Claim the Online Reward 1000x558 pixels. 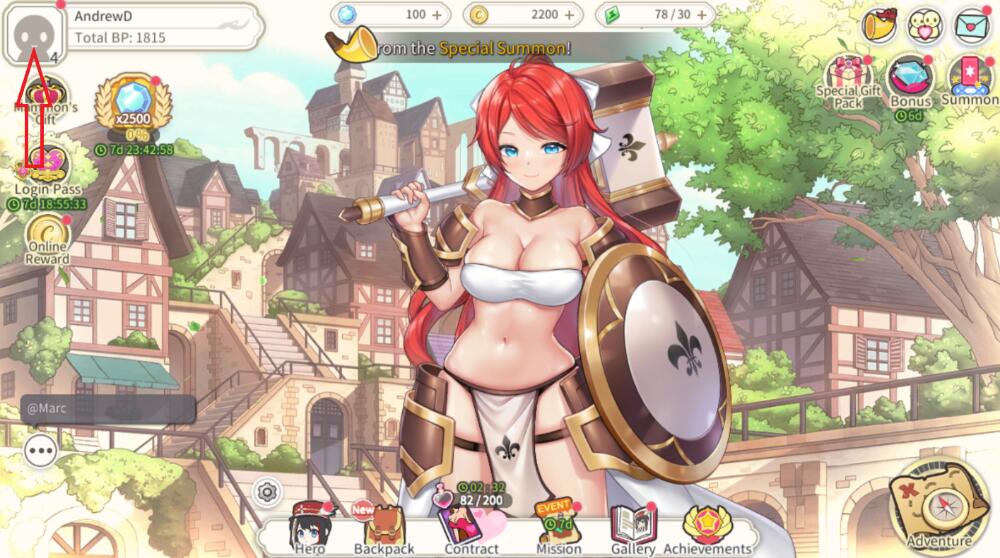pos(47,240)
